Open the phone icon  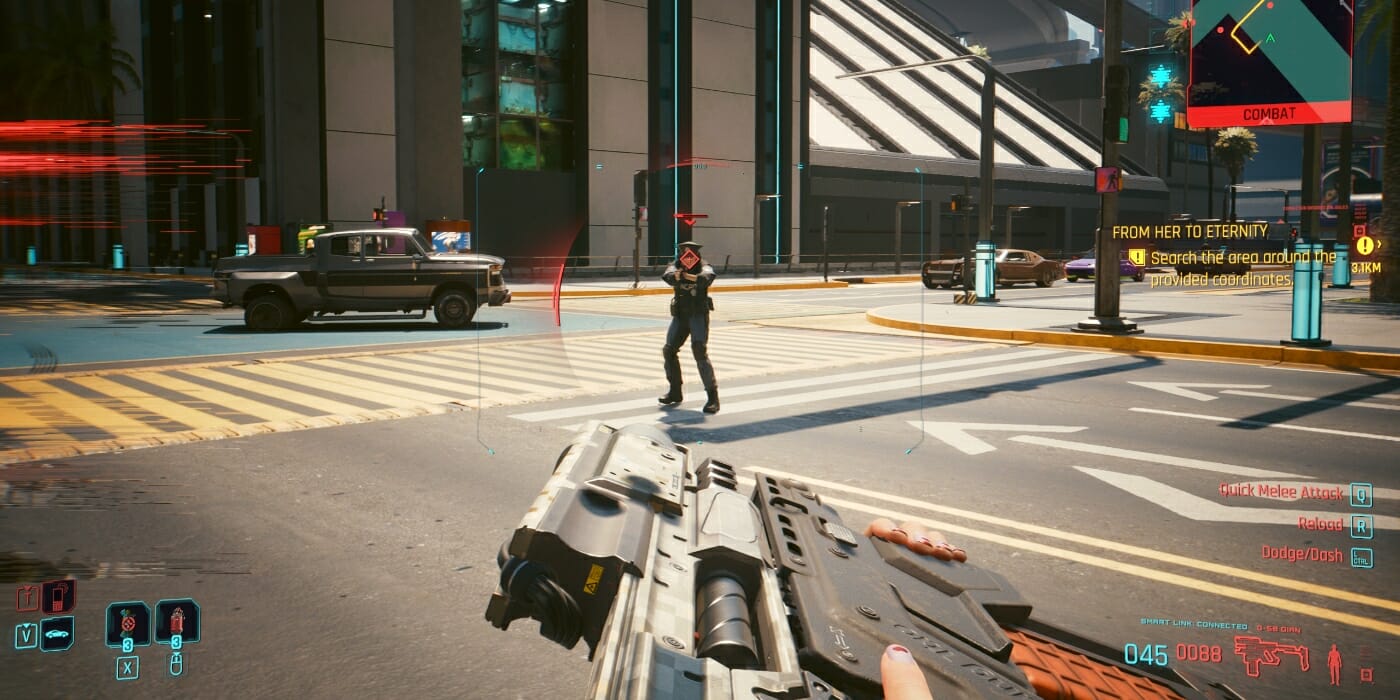(58, 597)
